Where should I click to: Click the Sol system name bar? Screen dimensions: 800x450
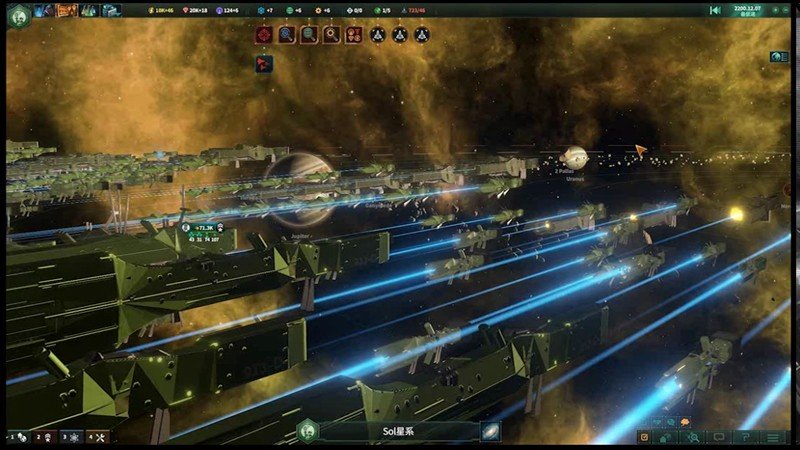(400, 431)
